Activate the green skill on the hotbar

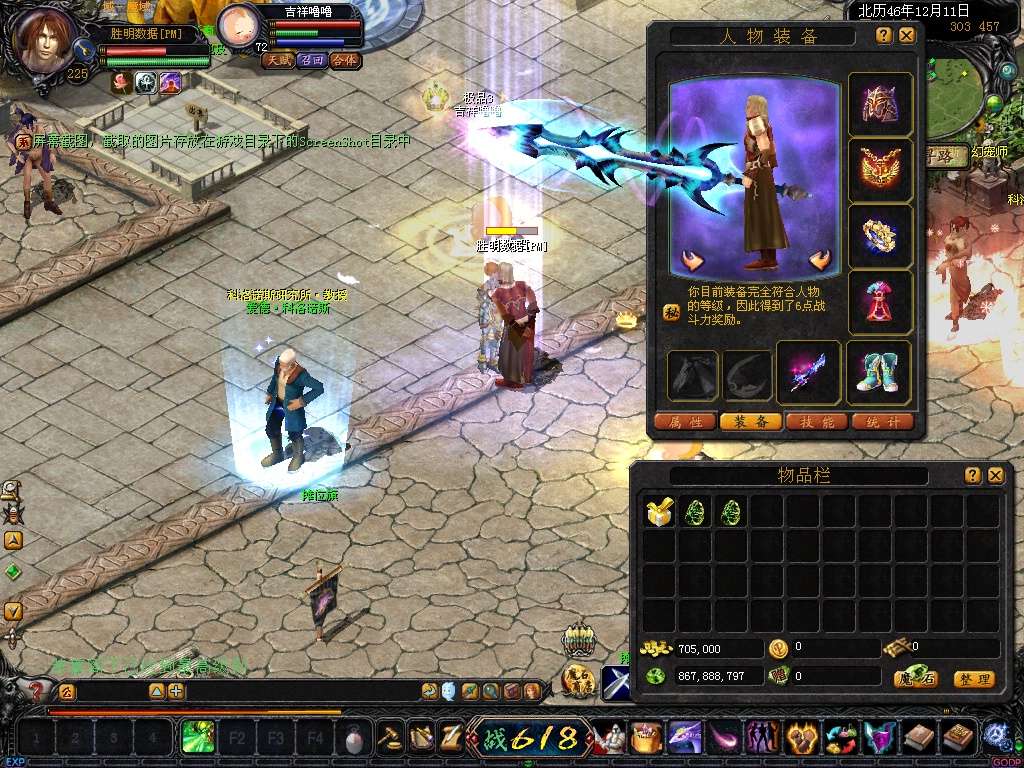pyautogui.click(x=197, y=739)
